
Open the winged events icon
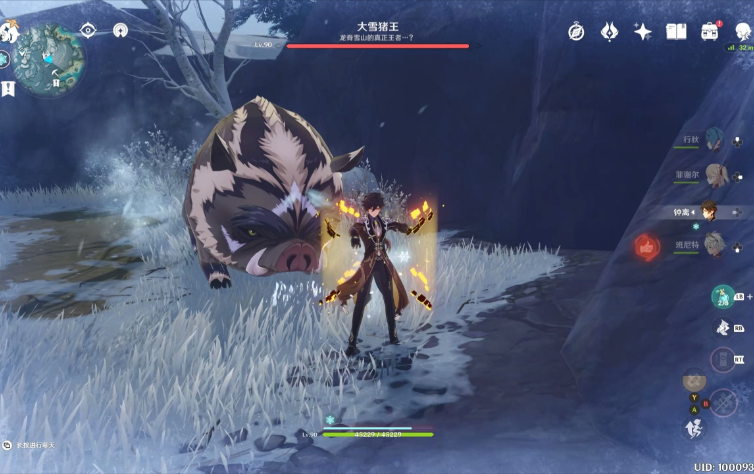[609, 32]
